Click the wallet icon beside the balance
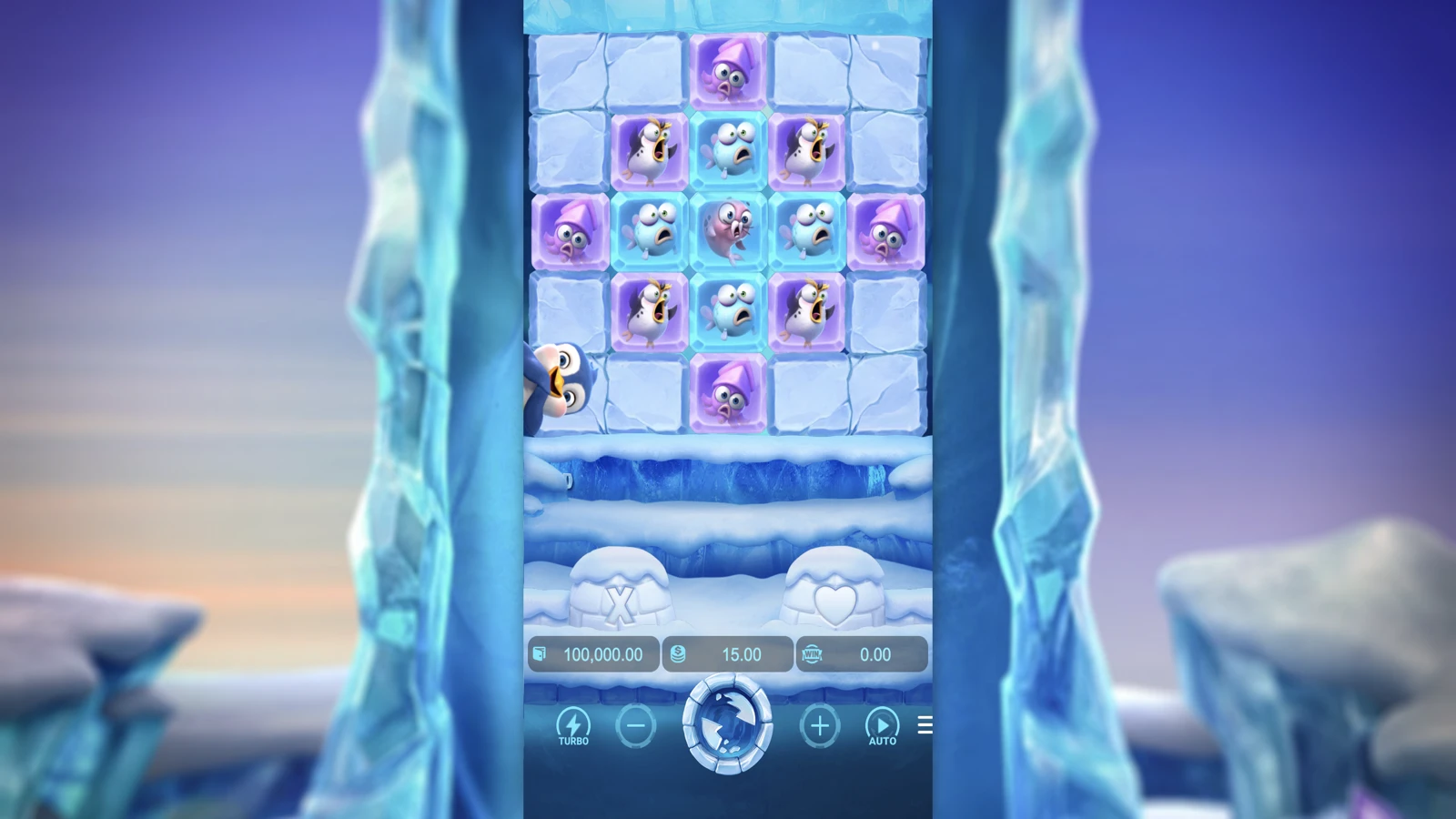The height and width of the screenshot is (819, 1456). point(539,653)
